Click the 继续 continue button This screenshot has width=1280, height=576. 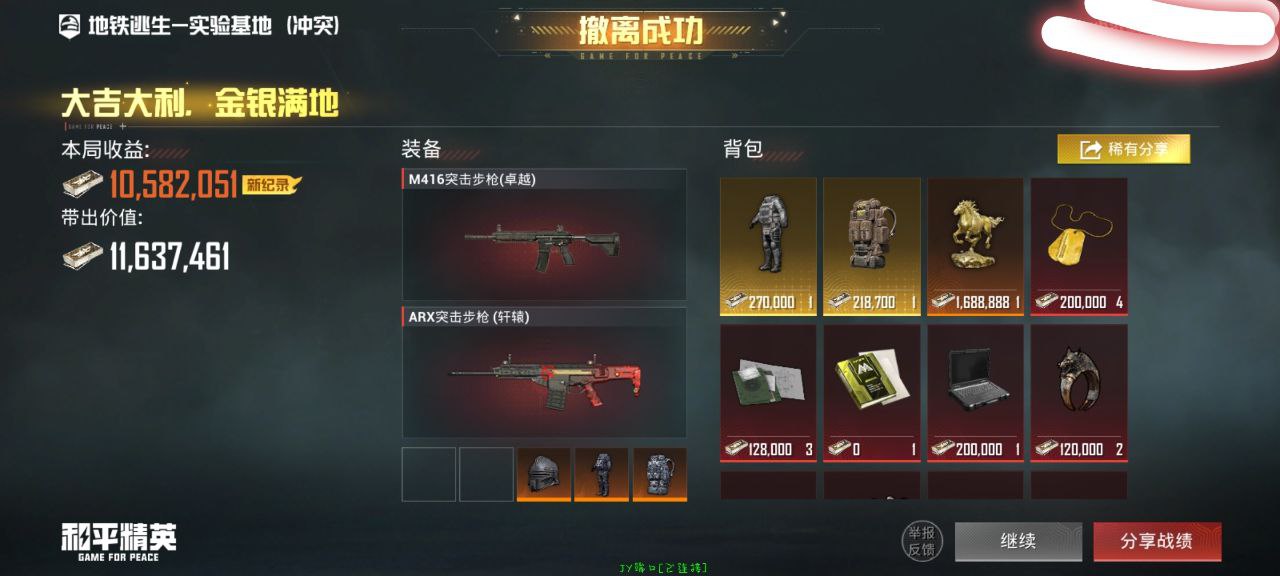click(x=1018, y=541)
